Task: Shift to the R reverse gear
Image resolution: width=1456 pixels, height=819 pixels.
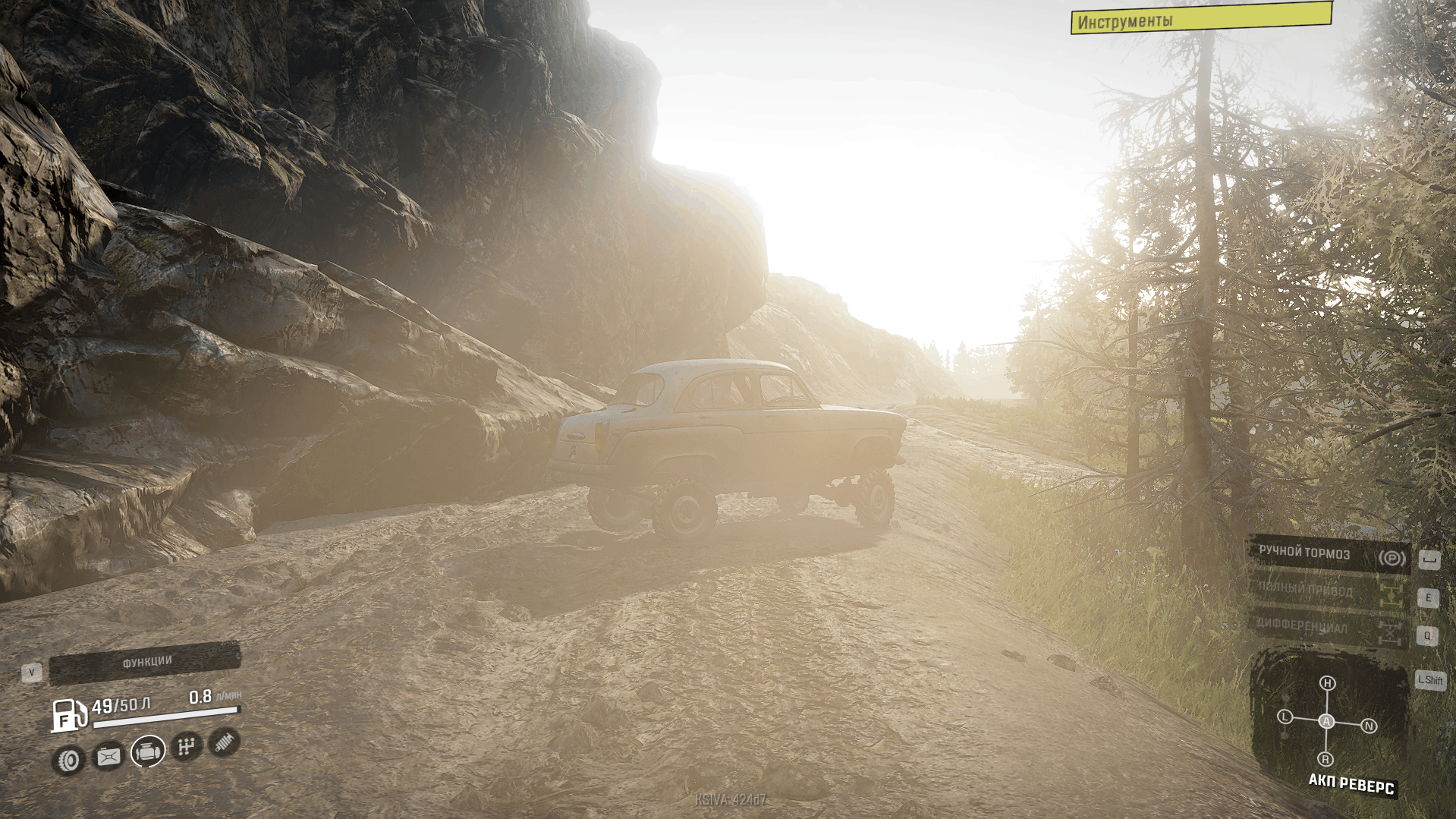Action: coord(1325,759)
